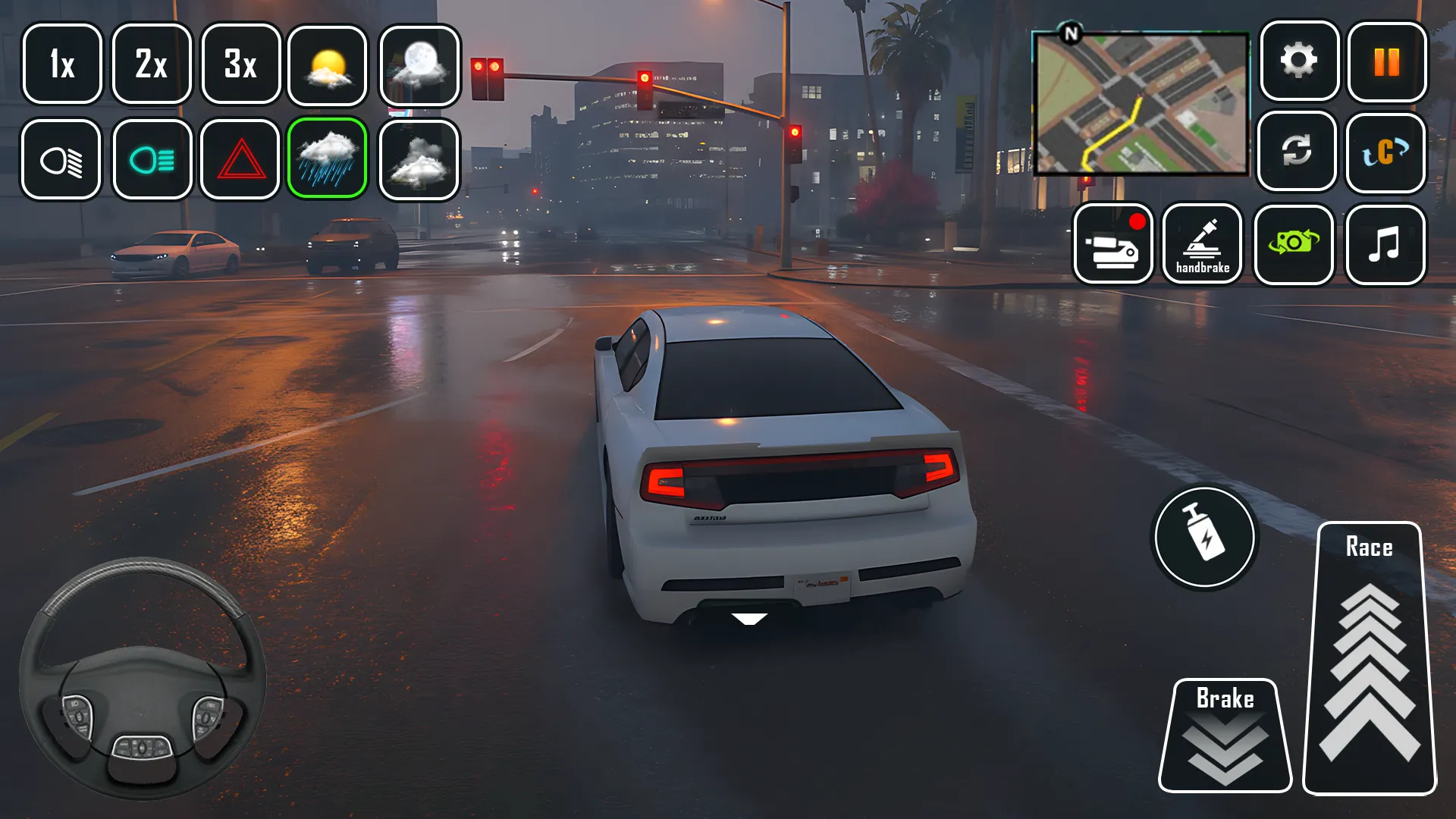Switch camera view with green camera icon
This screenshot has width=1456, height=819.
[x=1294, y=244]
